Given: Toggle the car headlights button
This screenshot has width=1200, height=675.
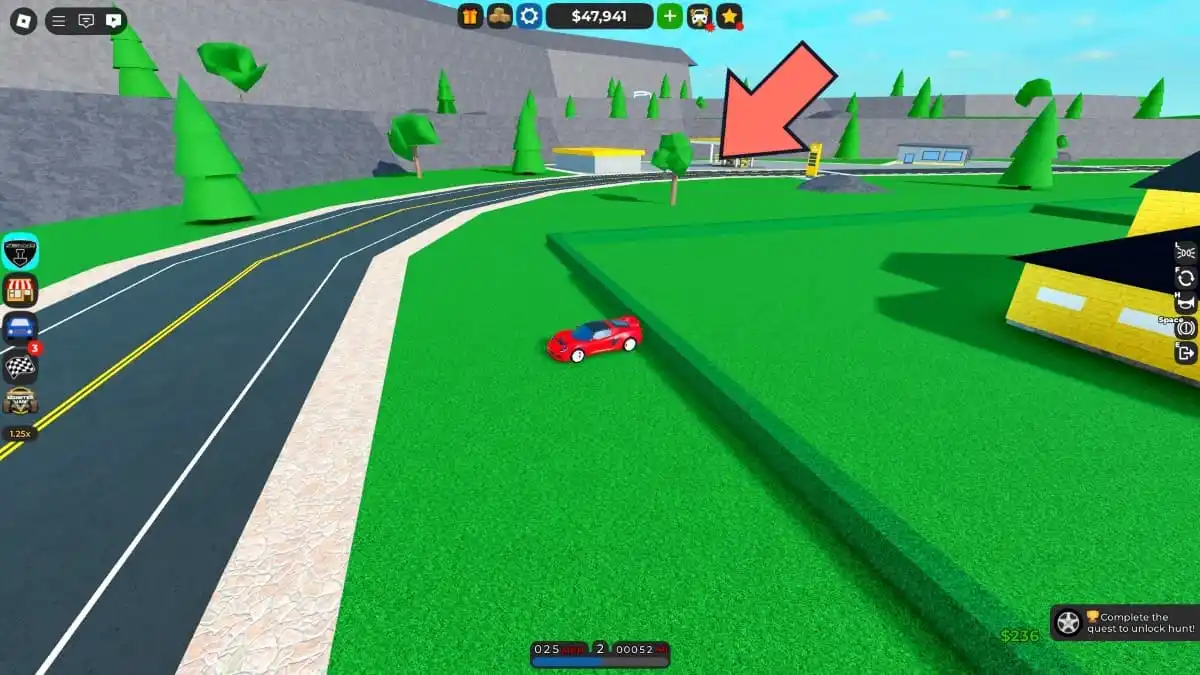Looking at the screenshot, I should tap(1186, 252).
